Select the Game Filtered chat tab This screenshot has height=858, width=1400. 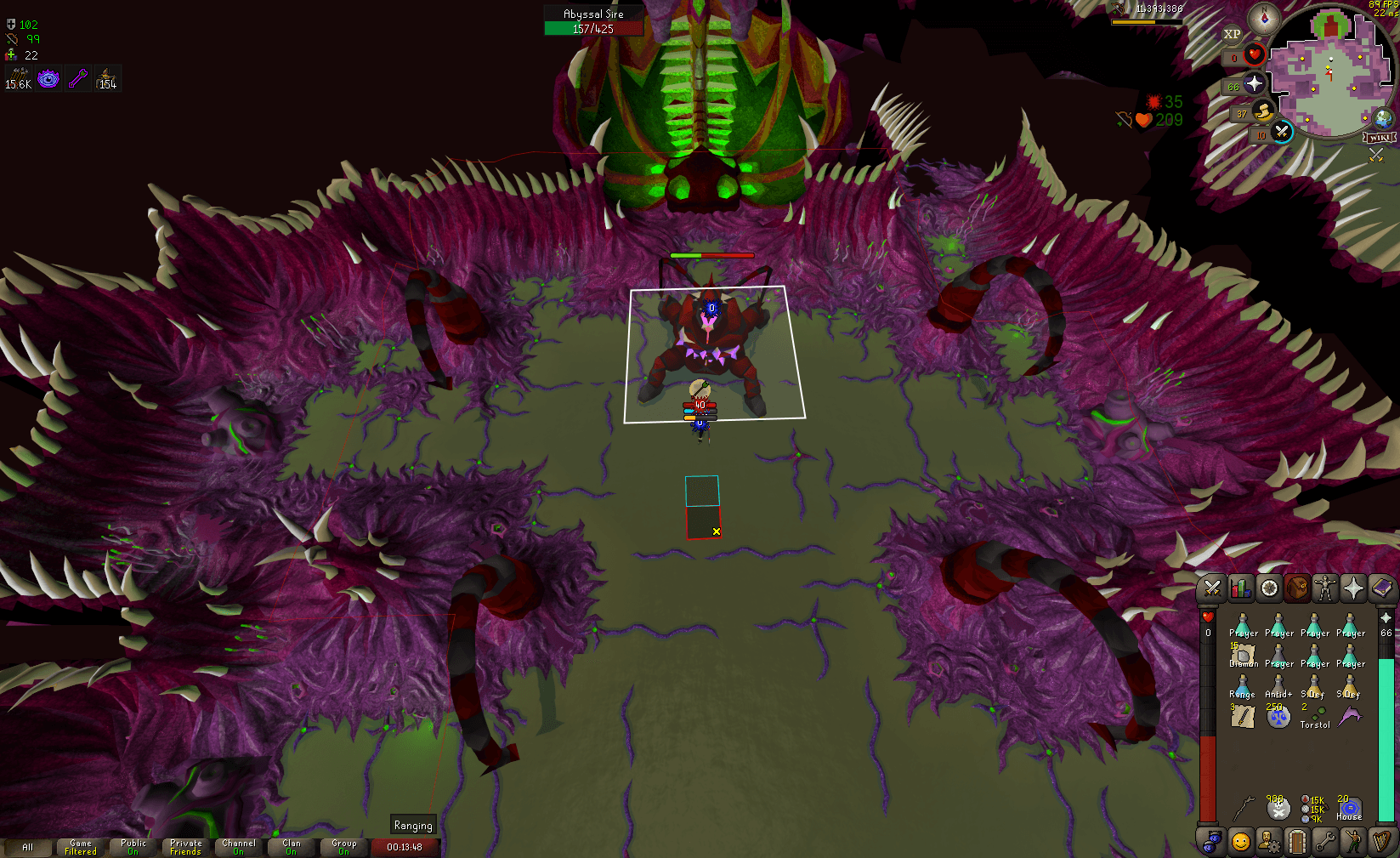[81, 845]
